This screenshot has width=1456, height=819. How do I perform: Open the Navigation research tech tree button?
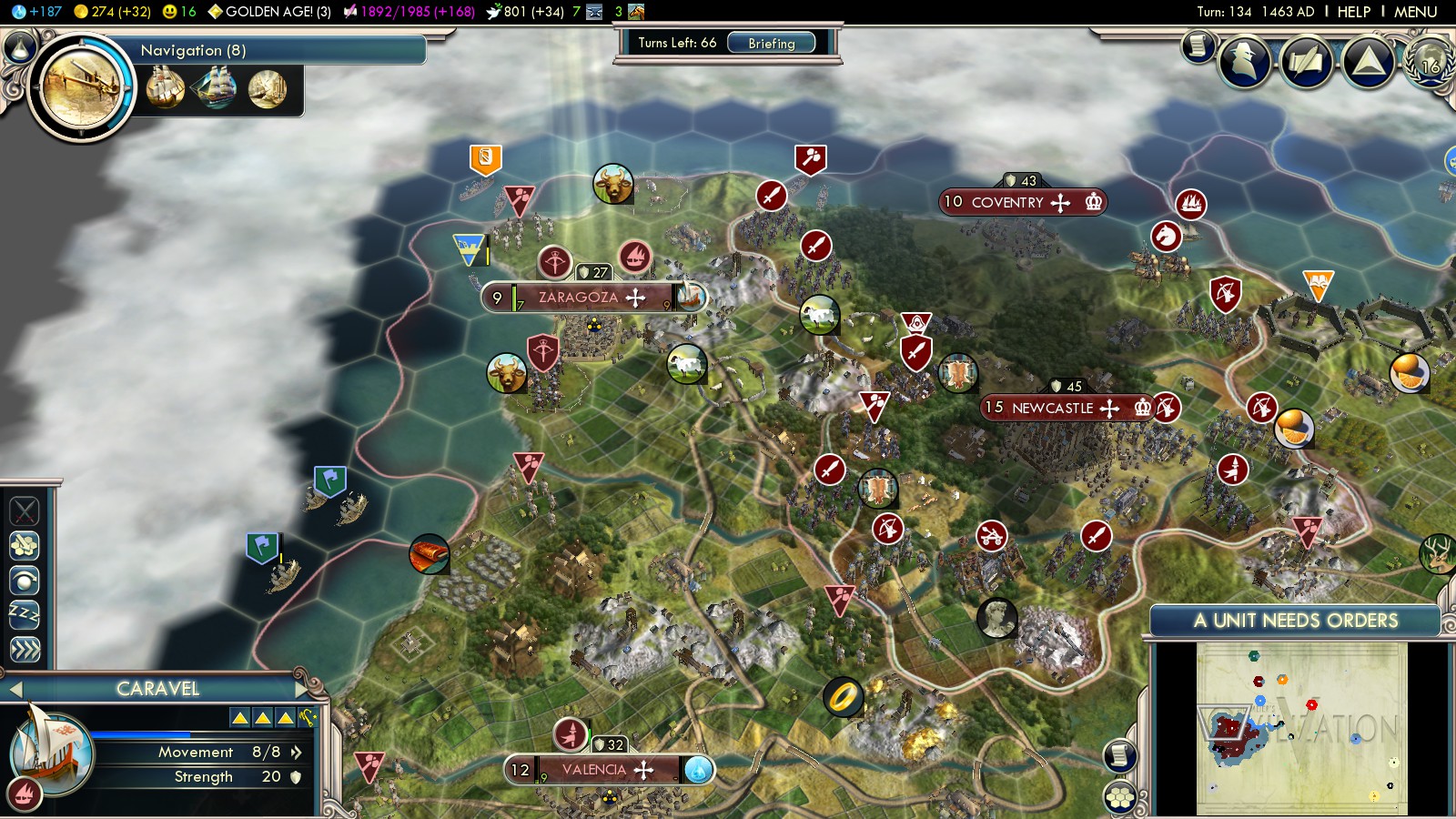coord(82,88)
